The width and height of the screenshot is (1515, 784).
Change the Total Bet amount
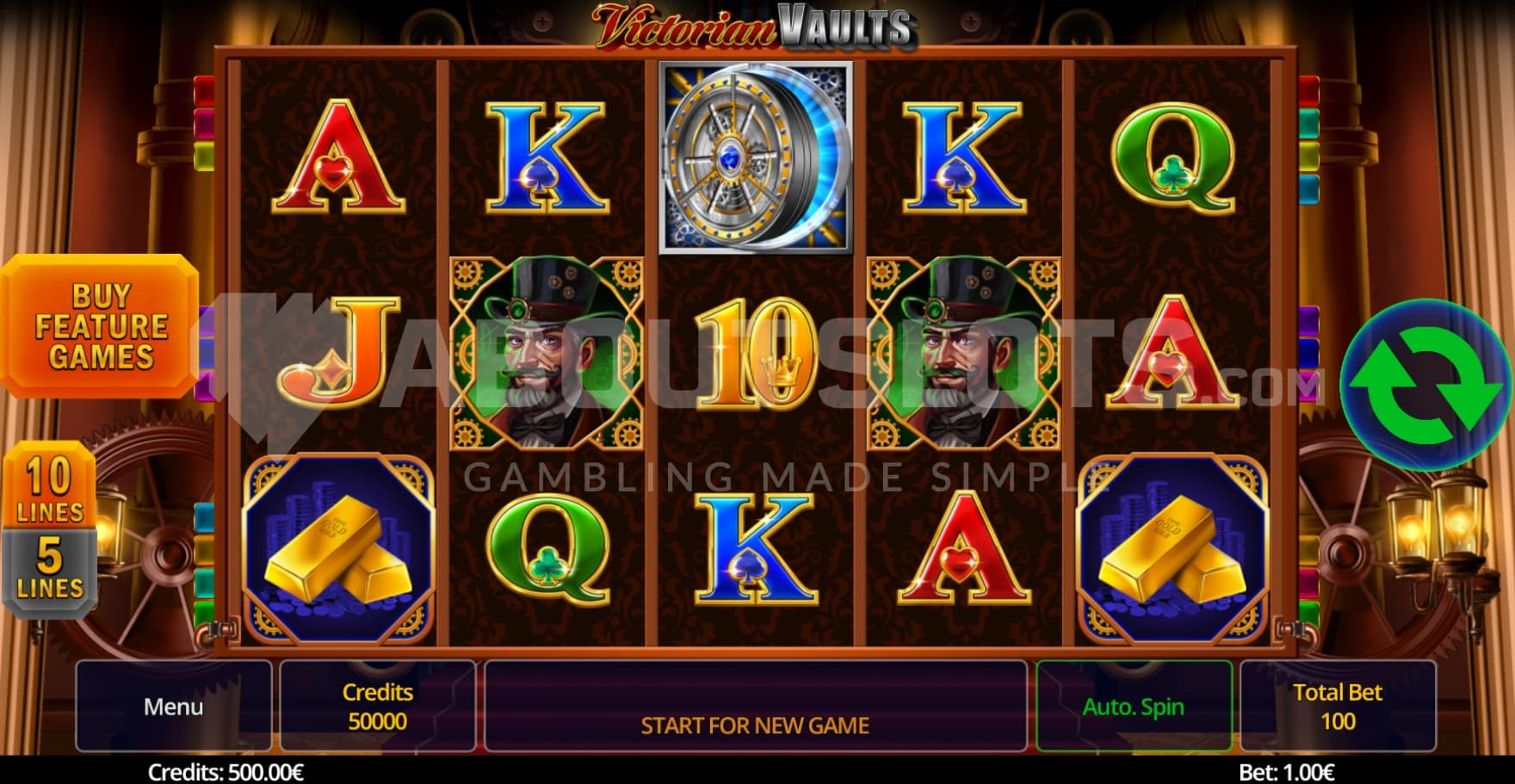point(1337,707)
